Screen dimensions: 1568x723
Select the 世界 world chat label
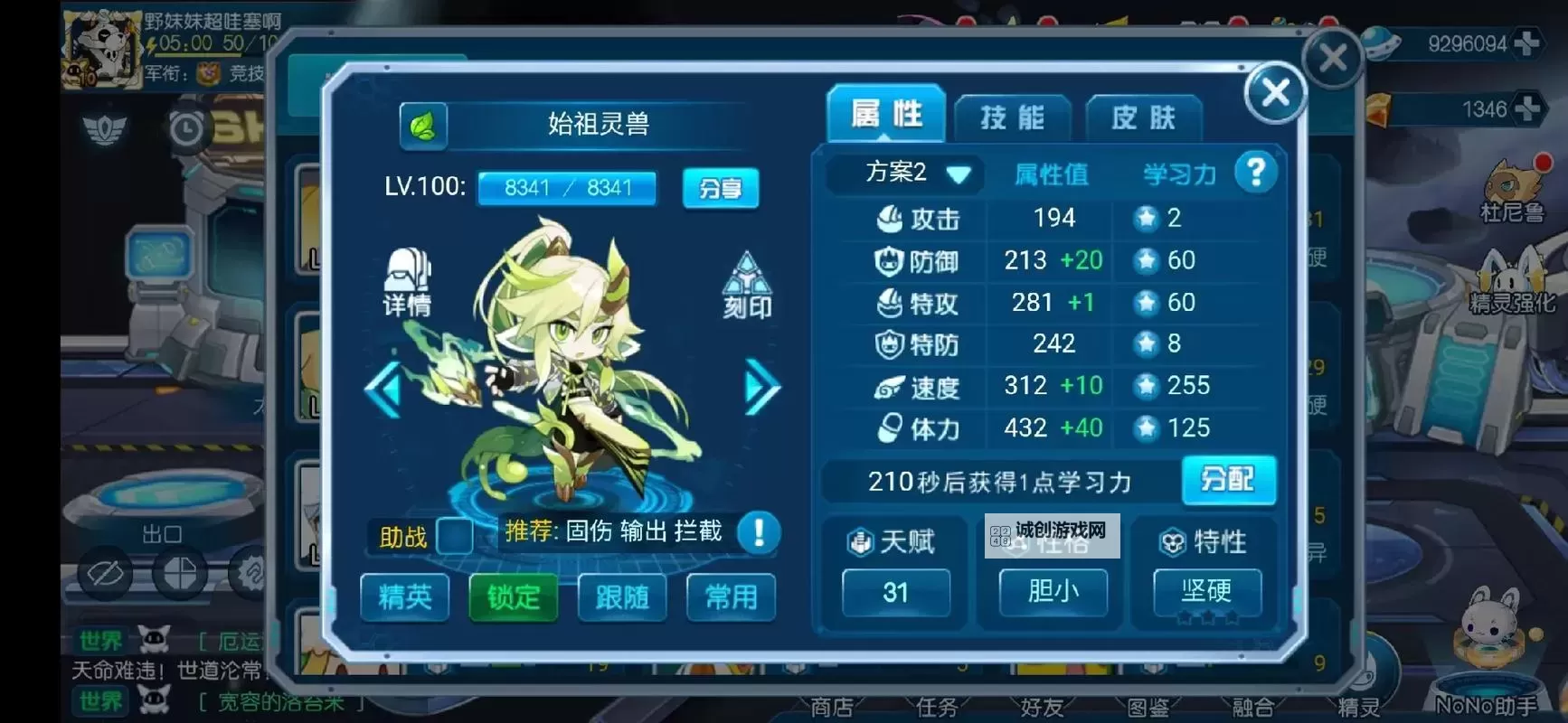click(x=99, y=641)
